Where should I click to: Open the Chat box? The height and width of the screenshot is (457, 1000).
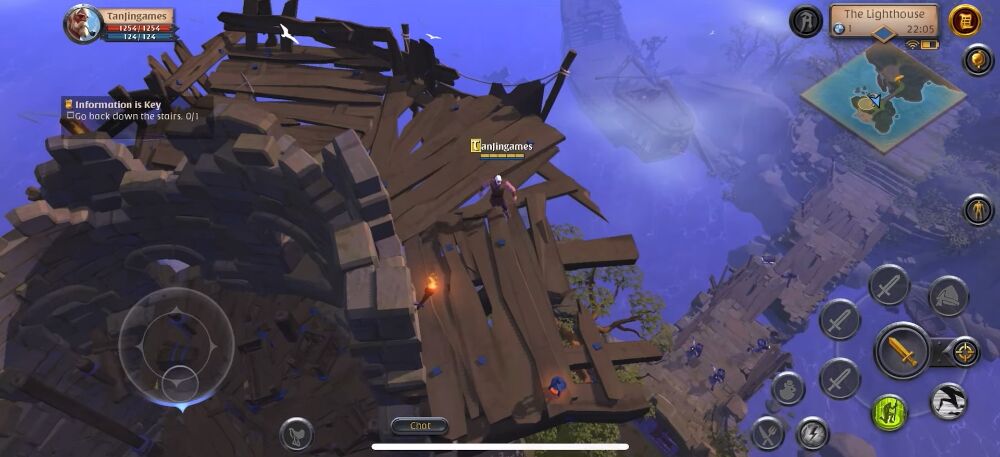(420, 426)
